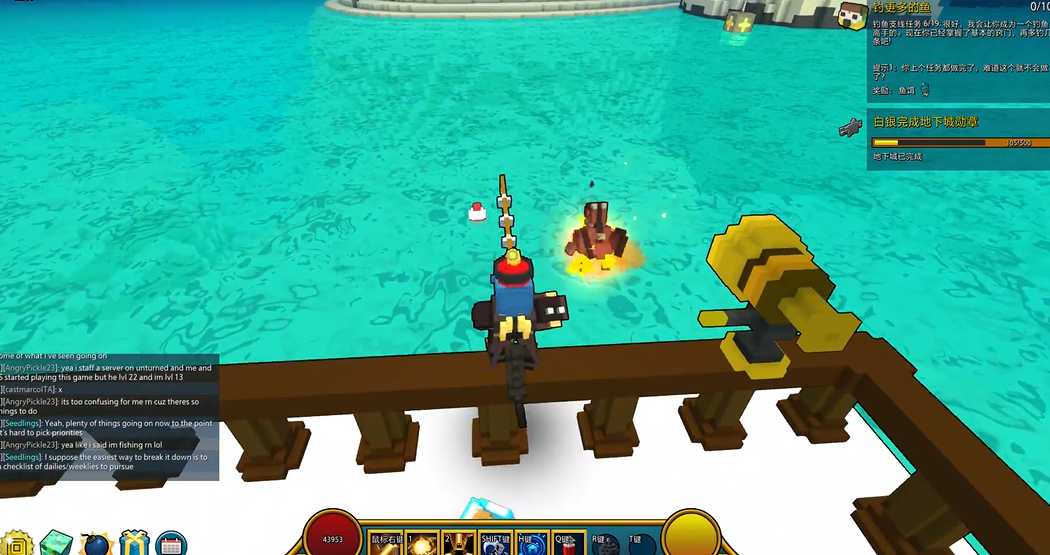
Task: Activate the right-mouse ability slot
Action: (387, 543)
